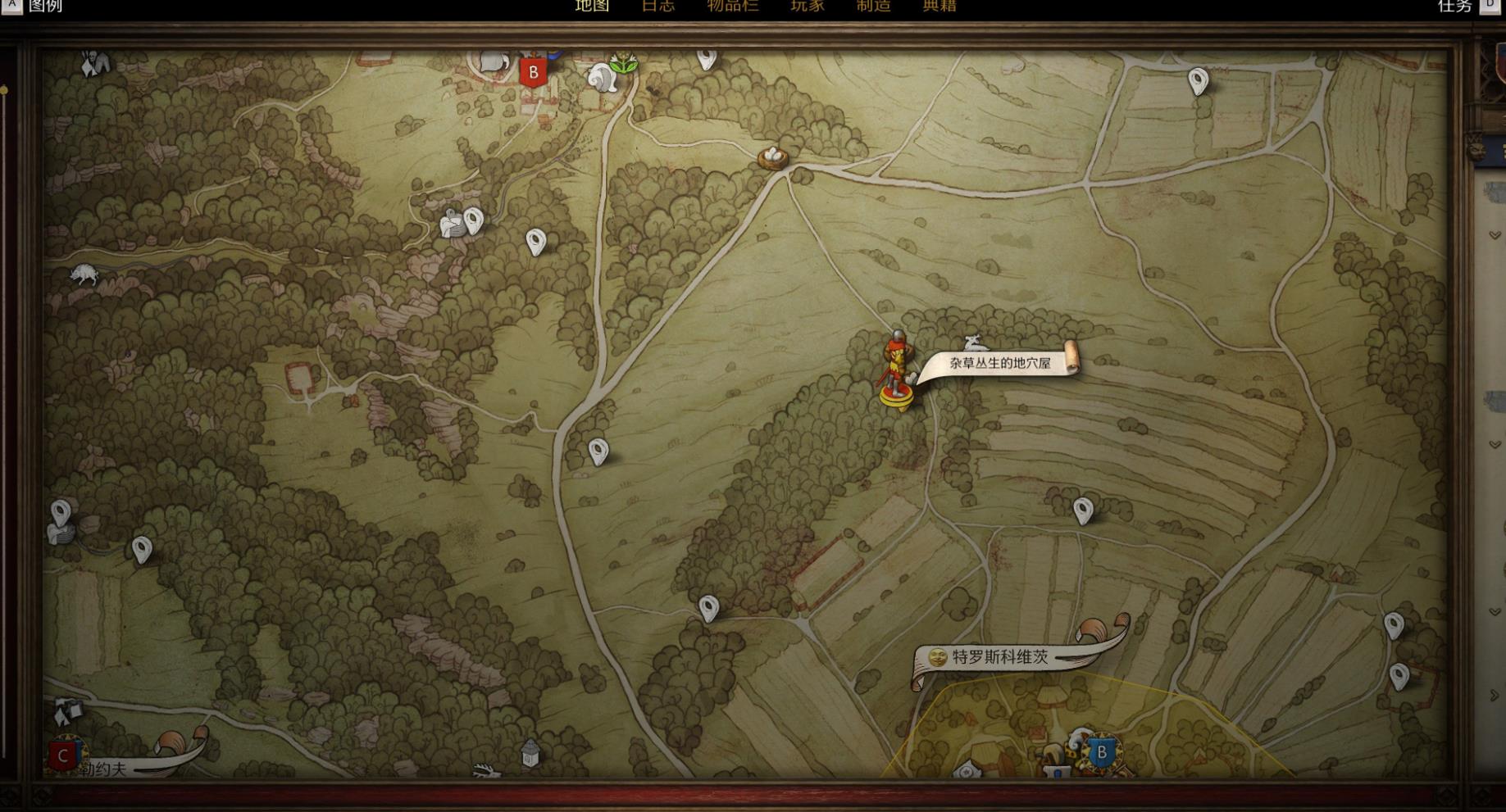Select the 地图 map tab
This screenshot has height=812, width=1506.
coord(592,6)
